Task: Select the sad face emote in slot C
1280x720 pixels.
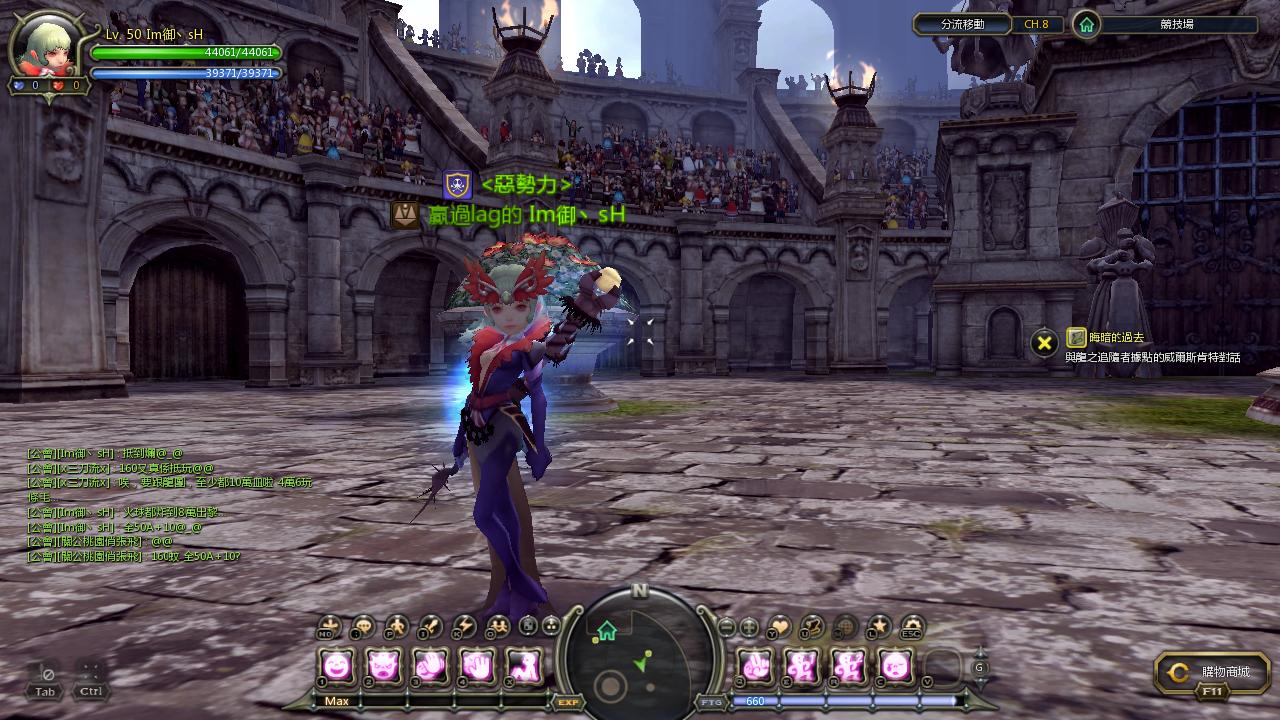Action: (x=895, y=665)
